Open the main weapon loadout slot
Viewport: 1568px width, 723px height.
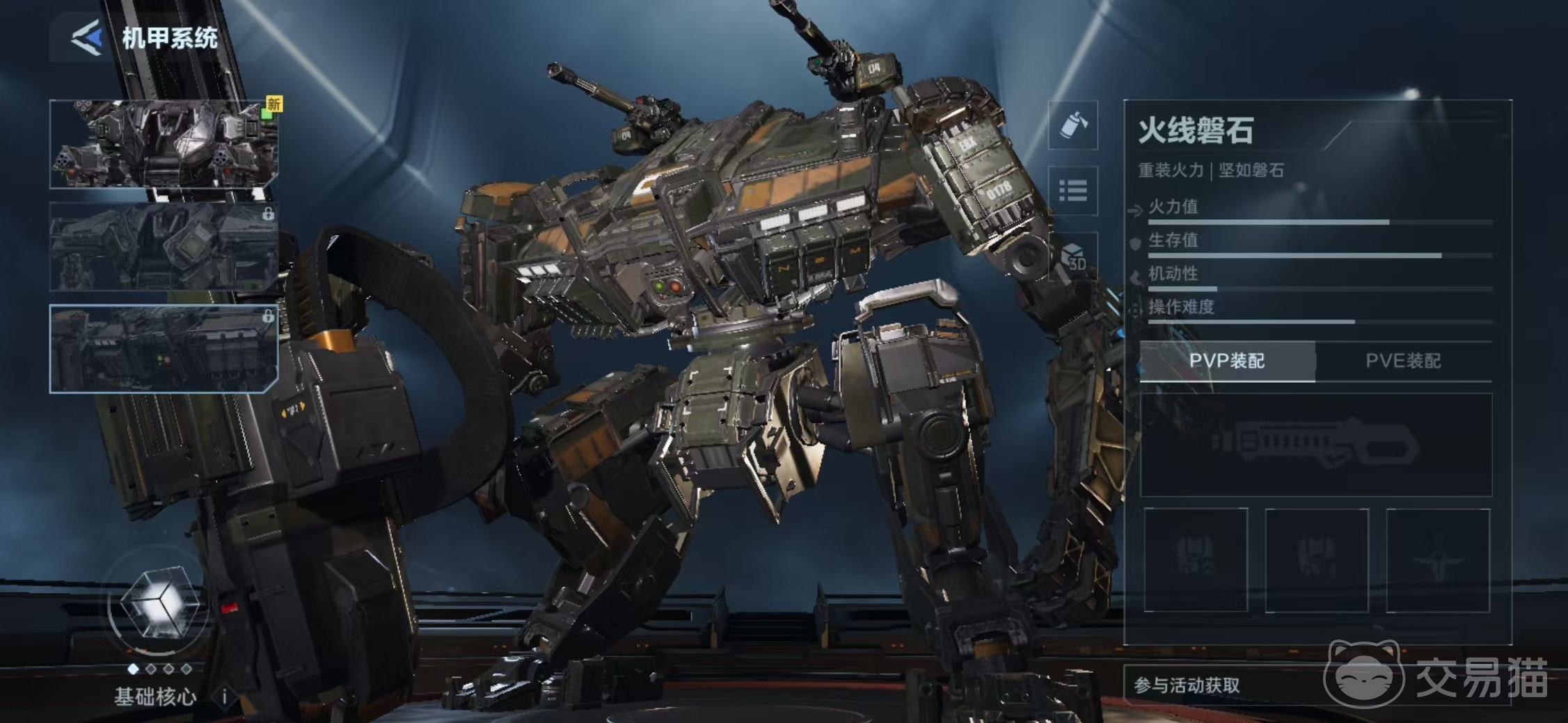coord(1315,444)
